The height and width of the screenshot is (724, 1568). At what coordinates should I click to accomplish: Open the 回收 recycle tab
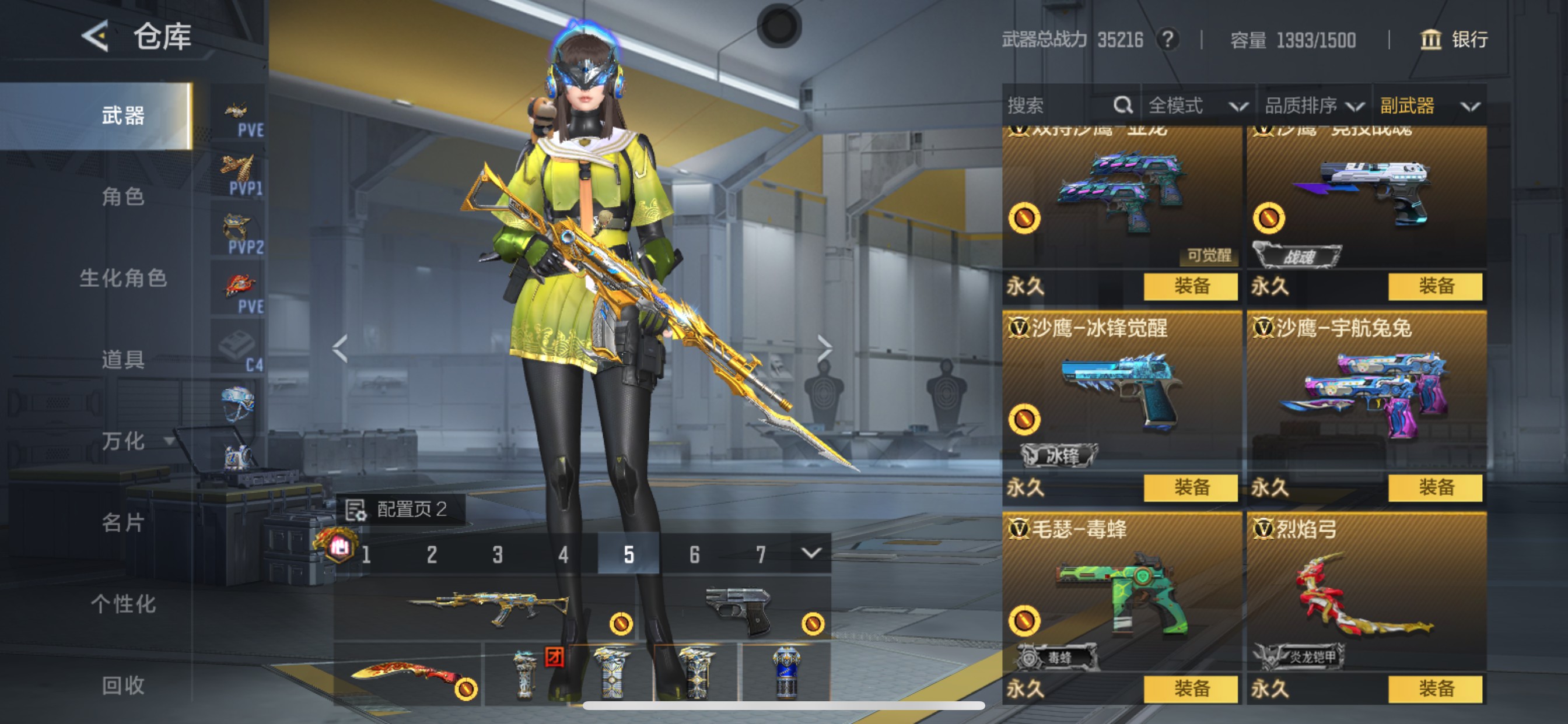pos(125,686)
